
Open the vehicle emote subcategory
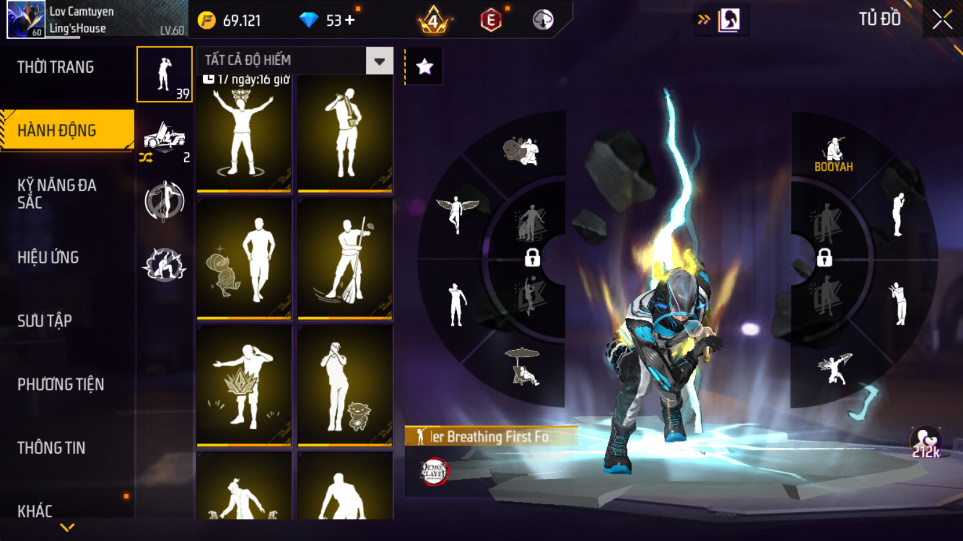coord(164,138)
